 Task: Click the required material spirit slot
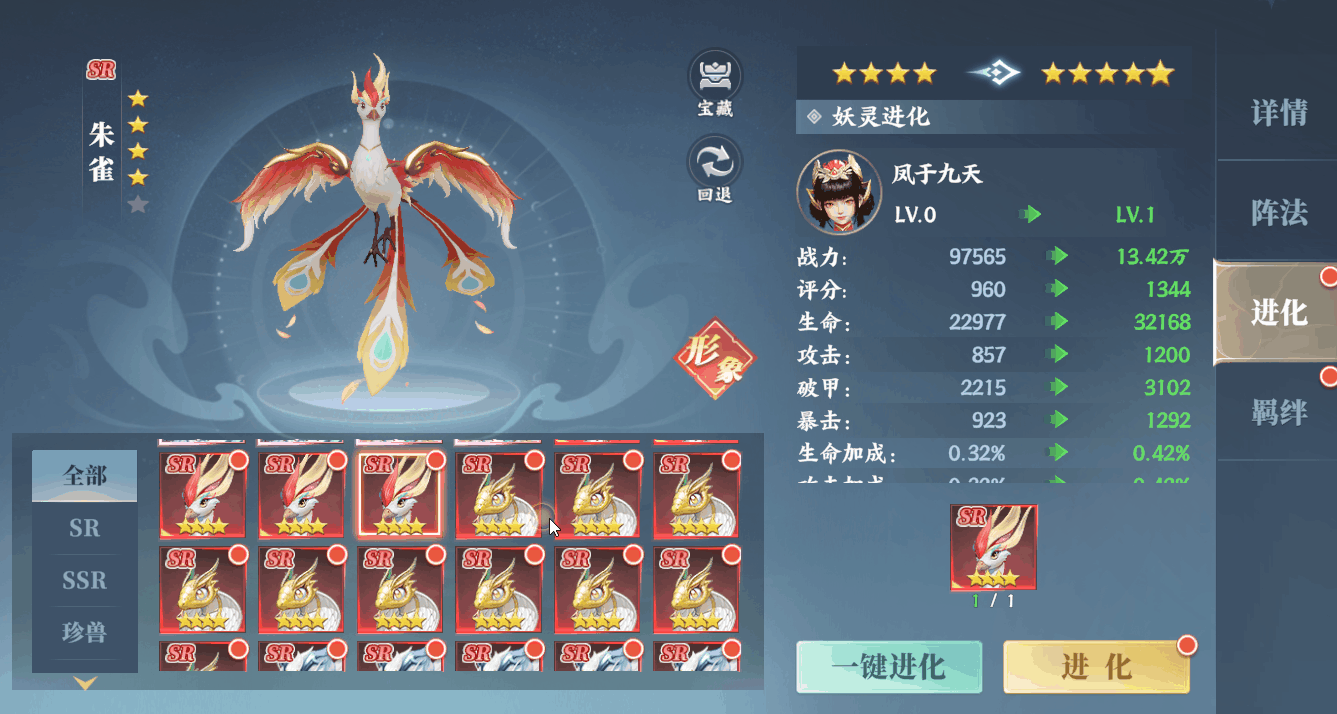[x=993, y=547]
